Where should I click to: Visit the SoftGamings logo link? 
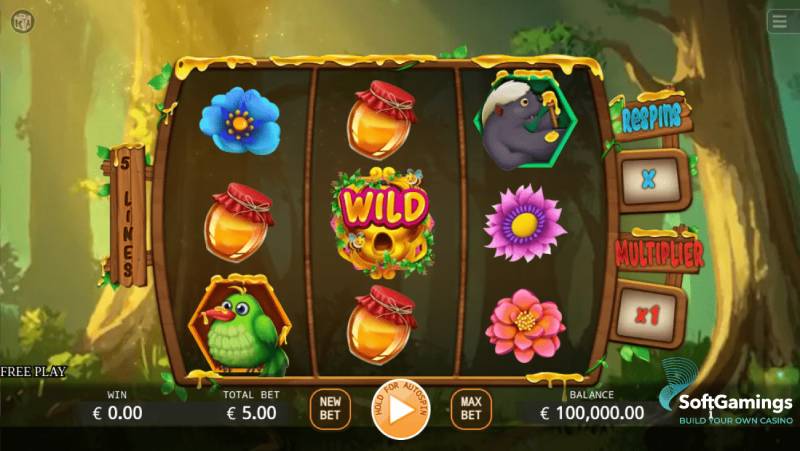click(726, 402)
